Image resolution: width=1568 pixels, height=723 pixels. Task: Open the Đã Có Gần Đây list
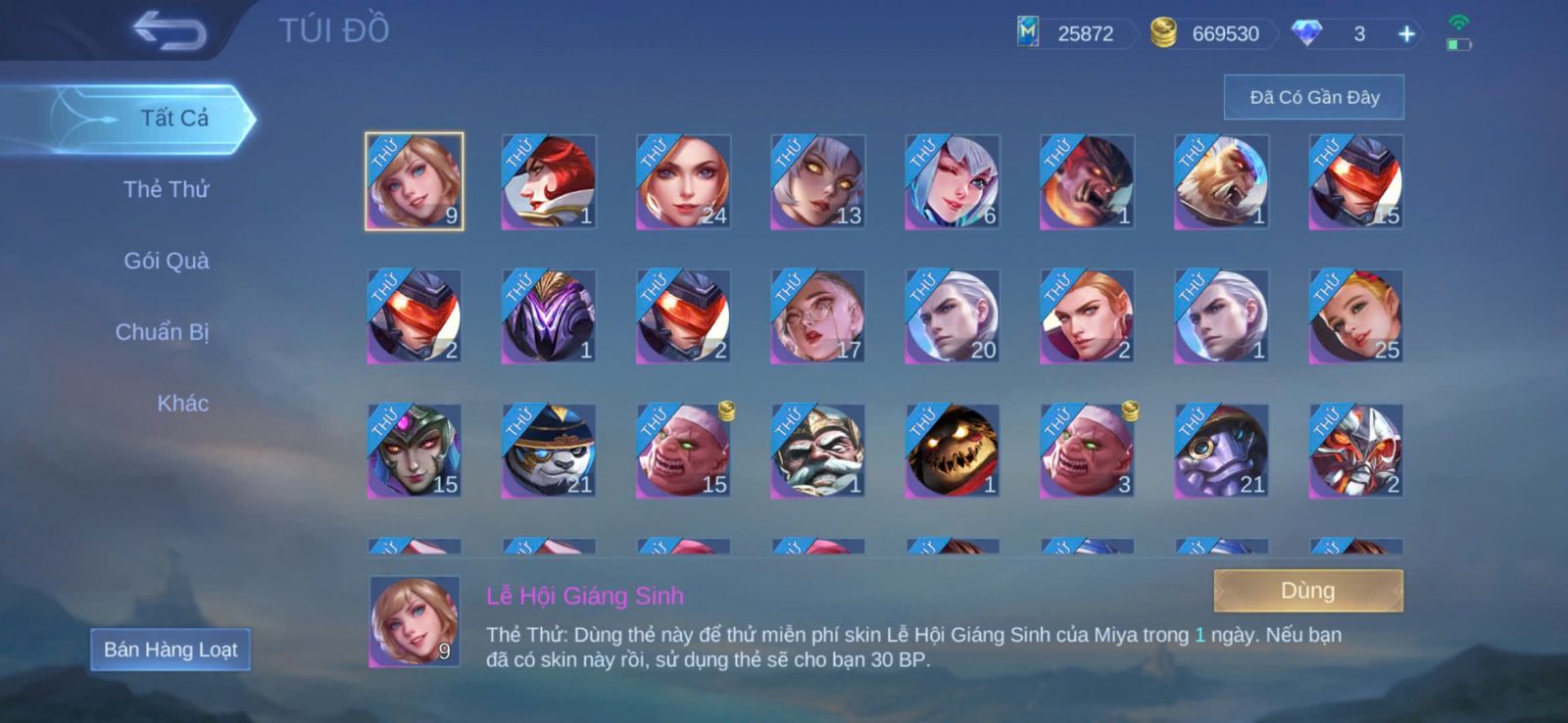pyautogui.click(x=1313, y=97)
